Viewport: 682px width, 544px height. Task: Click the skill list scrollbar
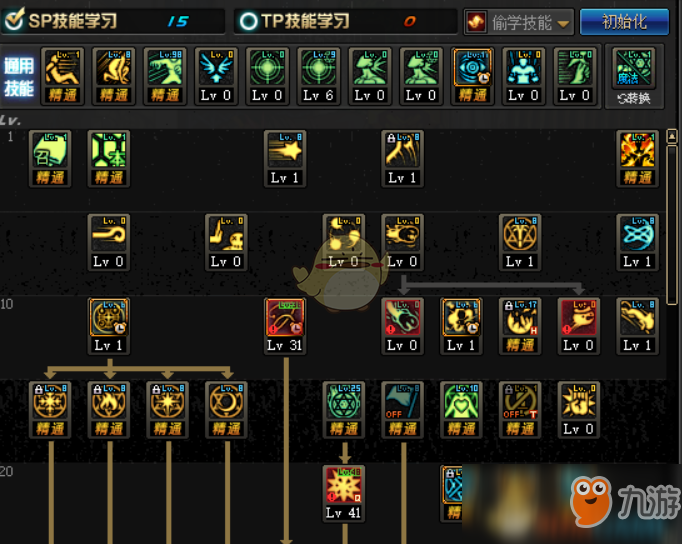pos(673,220)
